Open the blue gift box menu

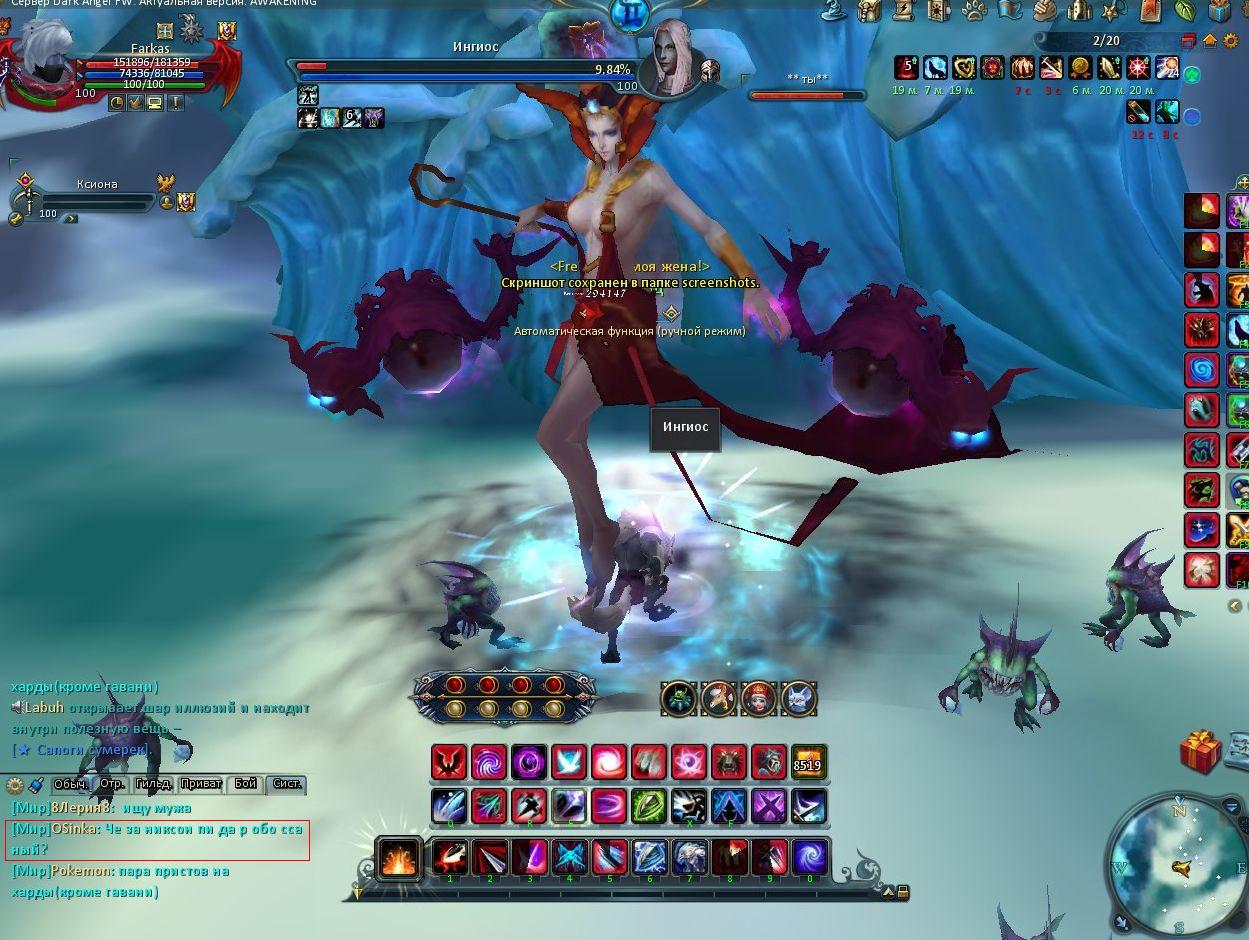pyautogui.click(x=1219, y=11)
